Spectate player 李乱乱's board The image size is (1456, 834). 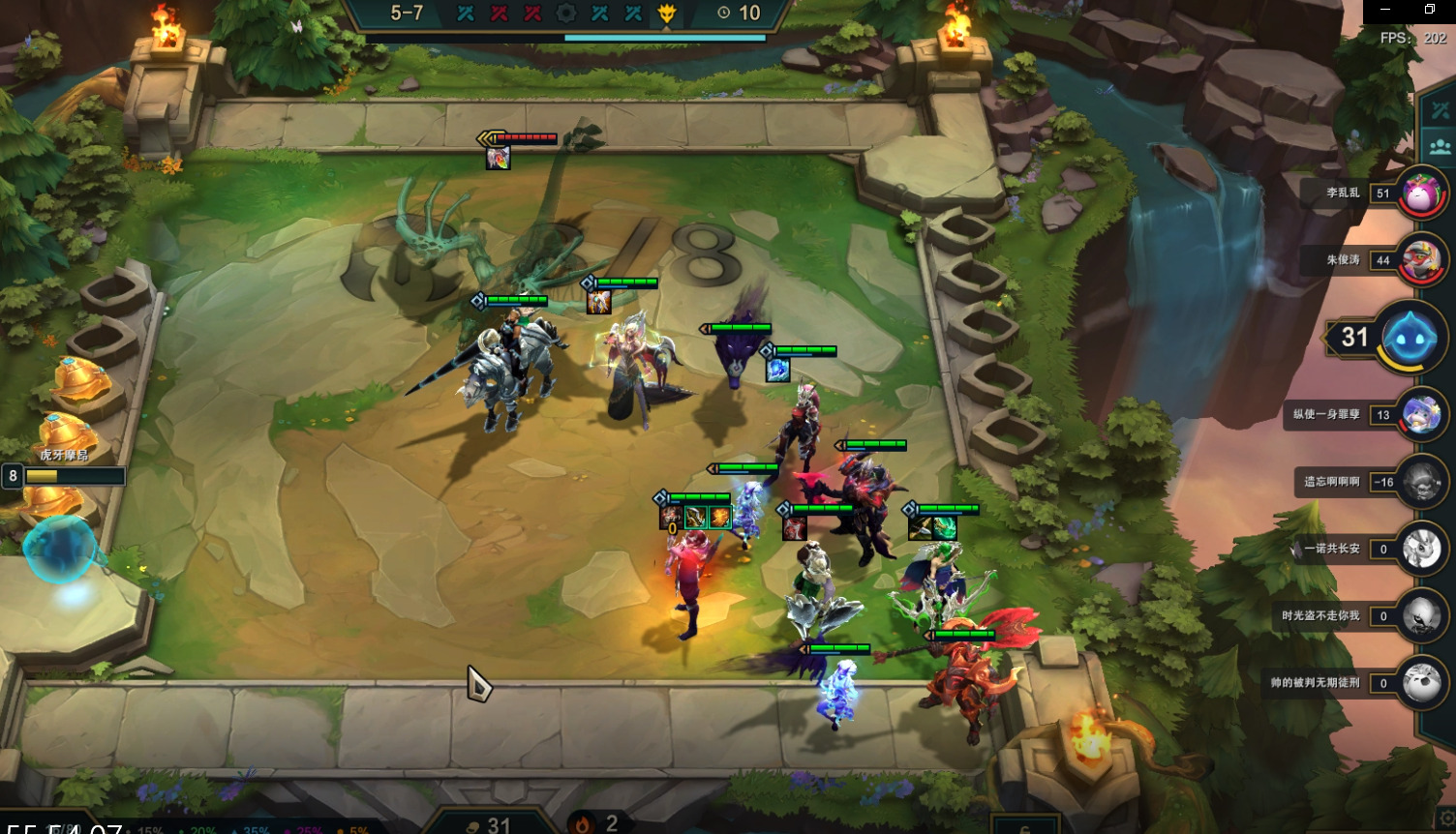(x=1419, y=194)
